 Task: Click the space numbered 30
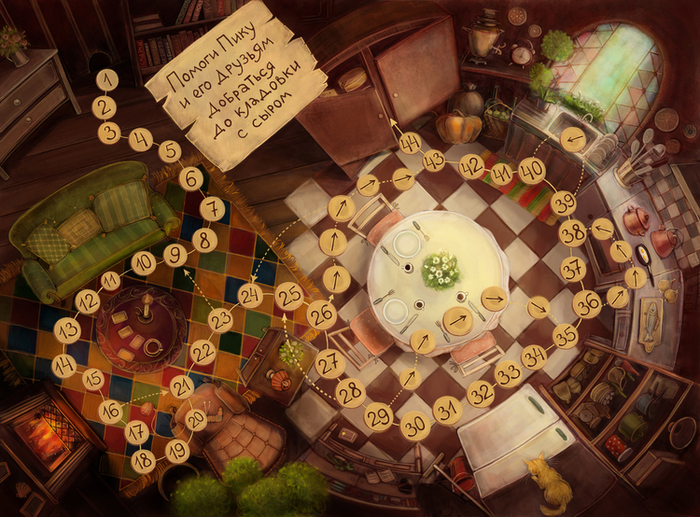[x=414, y=426]
